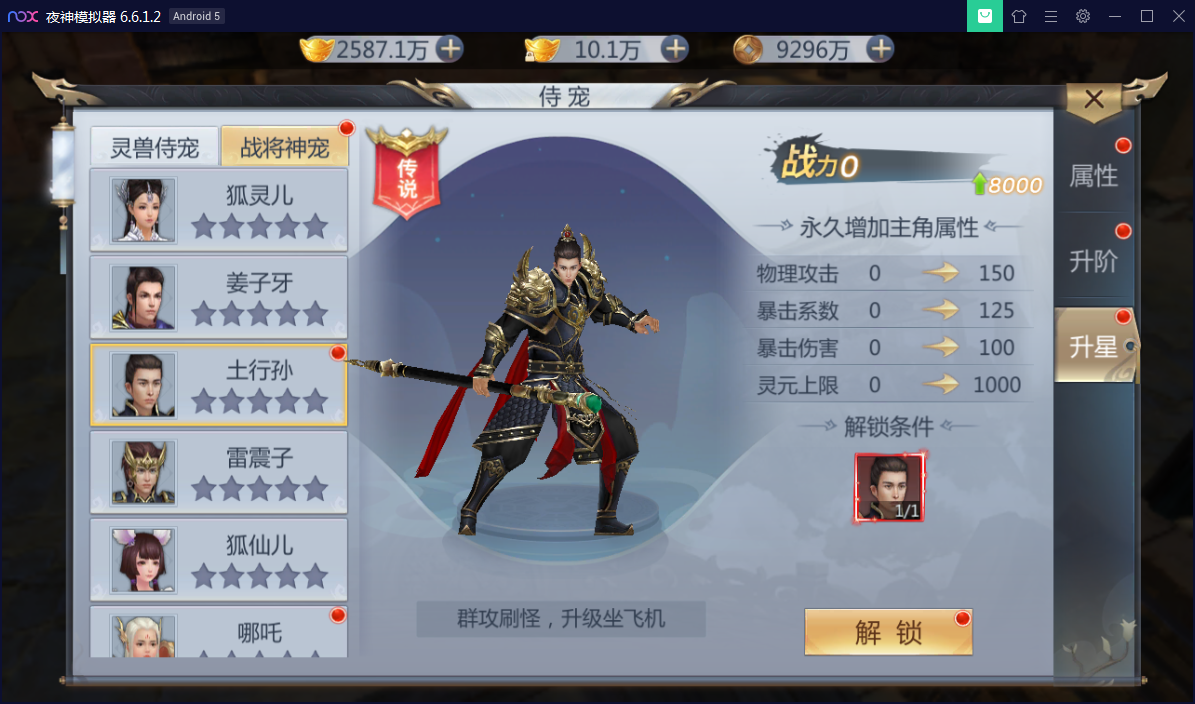
Task: Switch to the 升阶 side tab
Action: pos(1093,262)
